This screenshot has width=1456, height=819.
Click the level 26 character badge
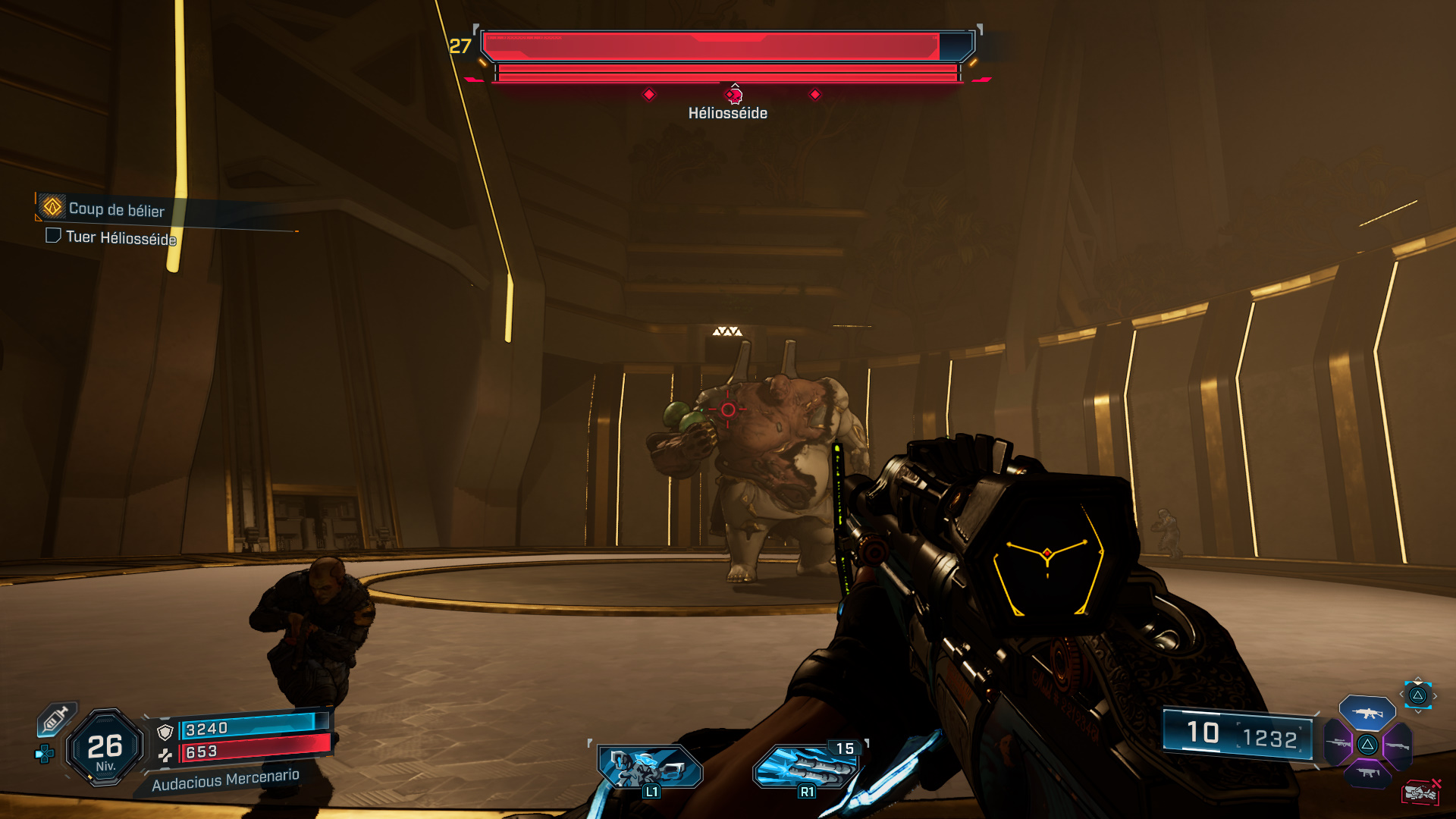click(105, 748)
